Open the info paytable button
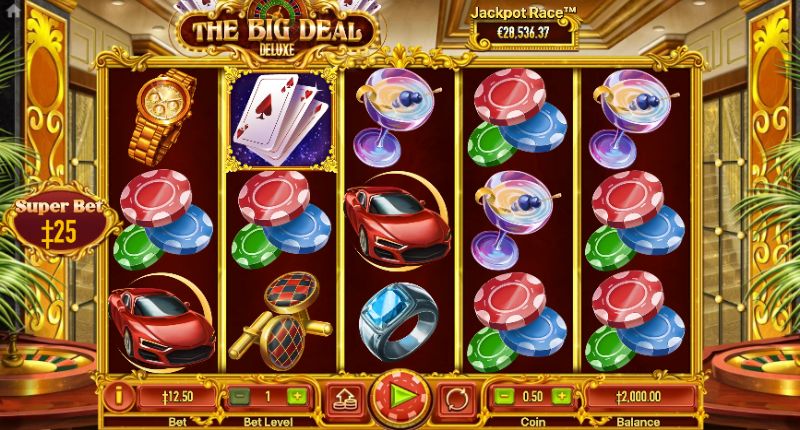 118,395
